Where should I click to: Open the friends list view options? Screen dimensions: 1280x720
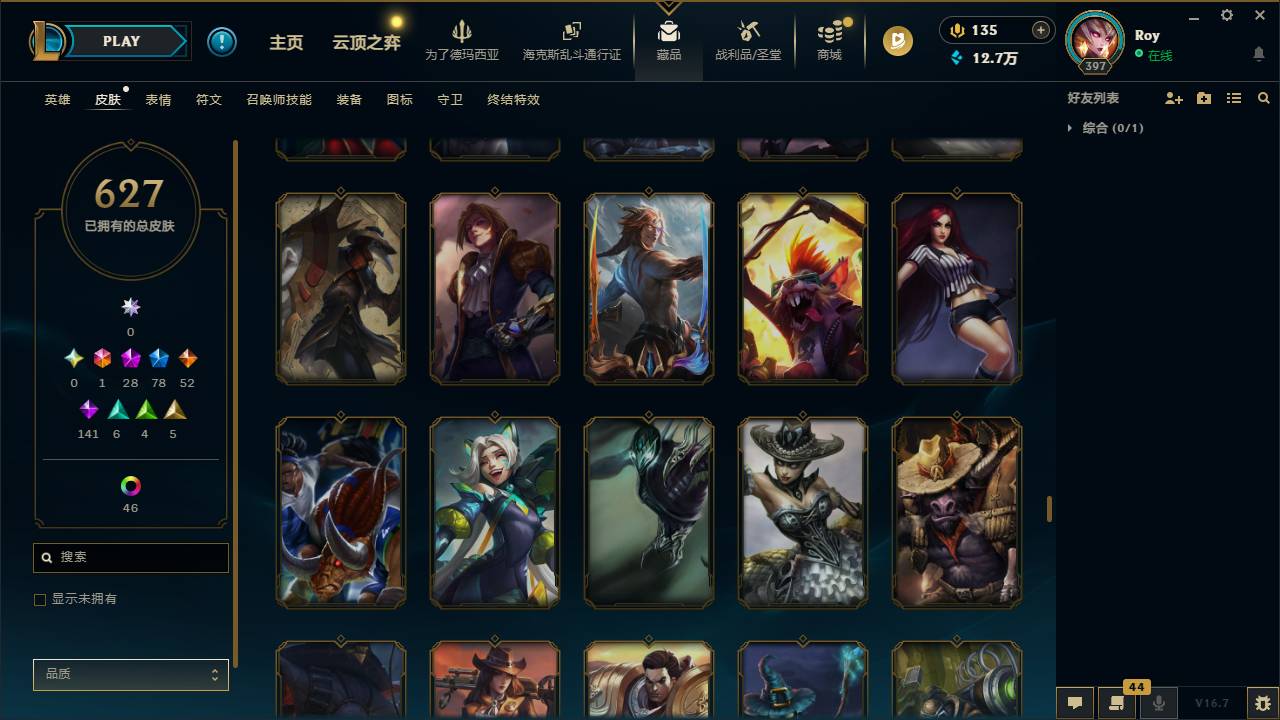coord(1233,98)
